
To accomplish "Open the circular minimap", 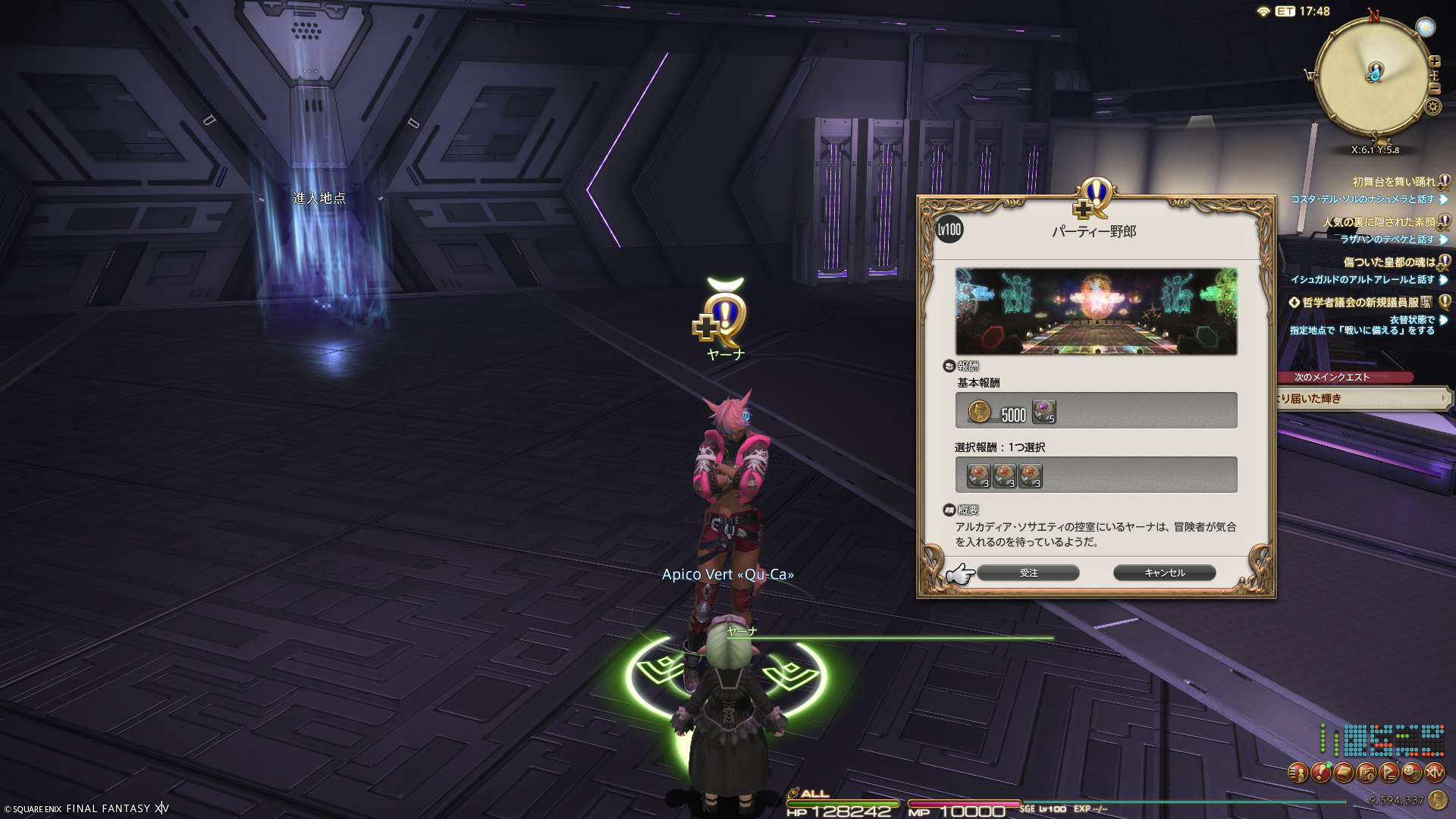I will 1373,76.
